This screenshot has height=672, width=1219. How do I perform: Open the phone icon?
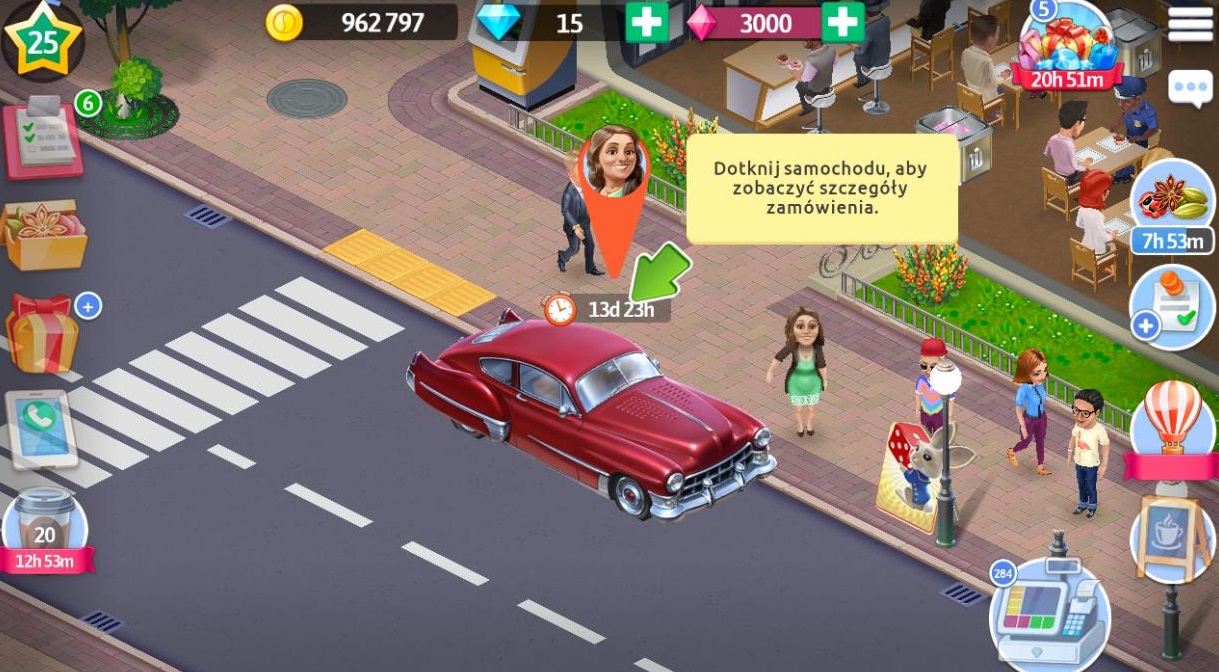(40, 430)
